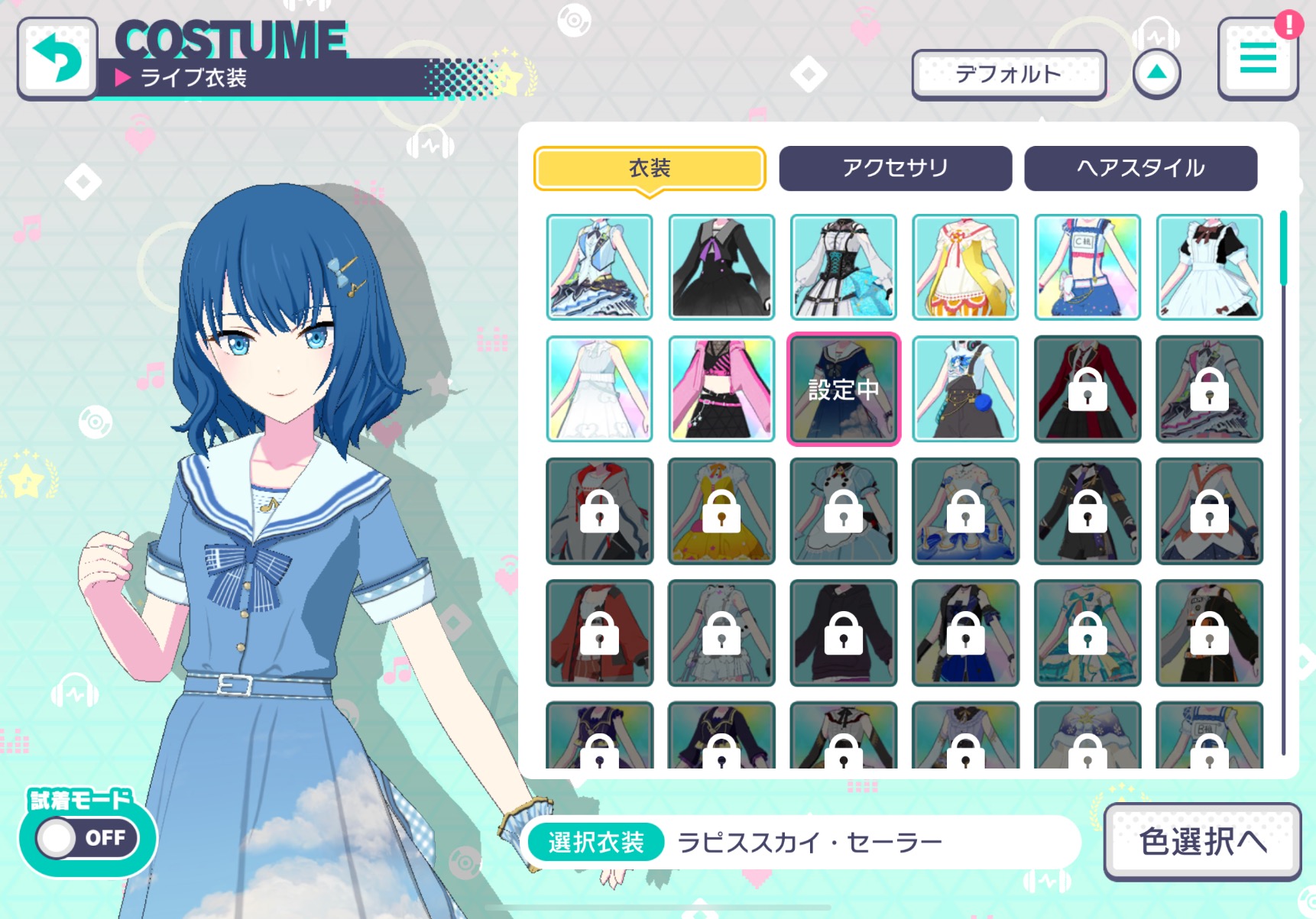This screenshot has width=1316, height=919.
Task: Toggle the 試着モード switch
Action: click(88, 838)
